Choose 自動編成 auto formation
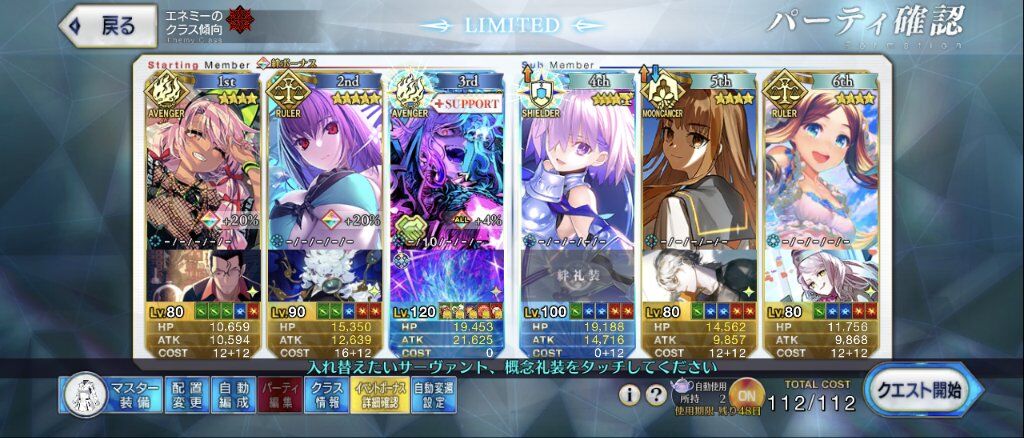1024x438 pixels. 233,396
